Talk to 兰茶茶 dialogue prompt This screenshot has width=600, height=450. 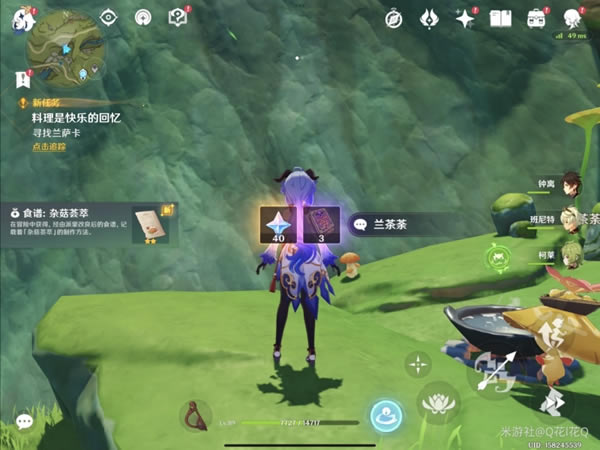tap(393, 226)
